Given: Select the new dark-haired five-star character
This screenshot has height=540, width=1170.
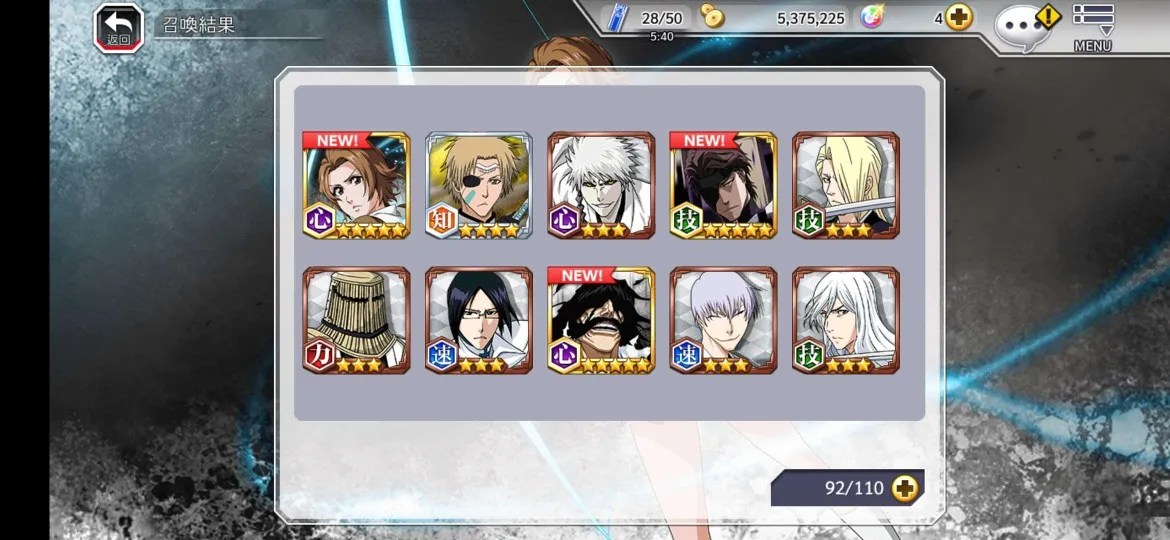Looking at the screenshot, I should click(723, 185).
